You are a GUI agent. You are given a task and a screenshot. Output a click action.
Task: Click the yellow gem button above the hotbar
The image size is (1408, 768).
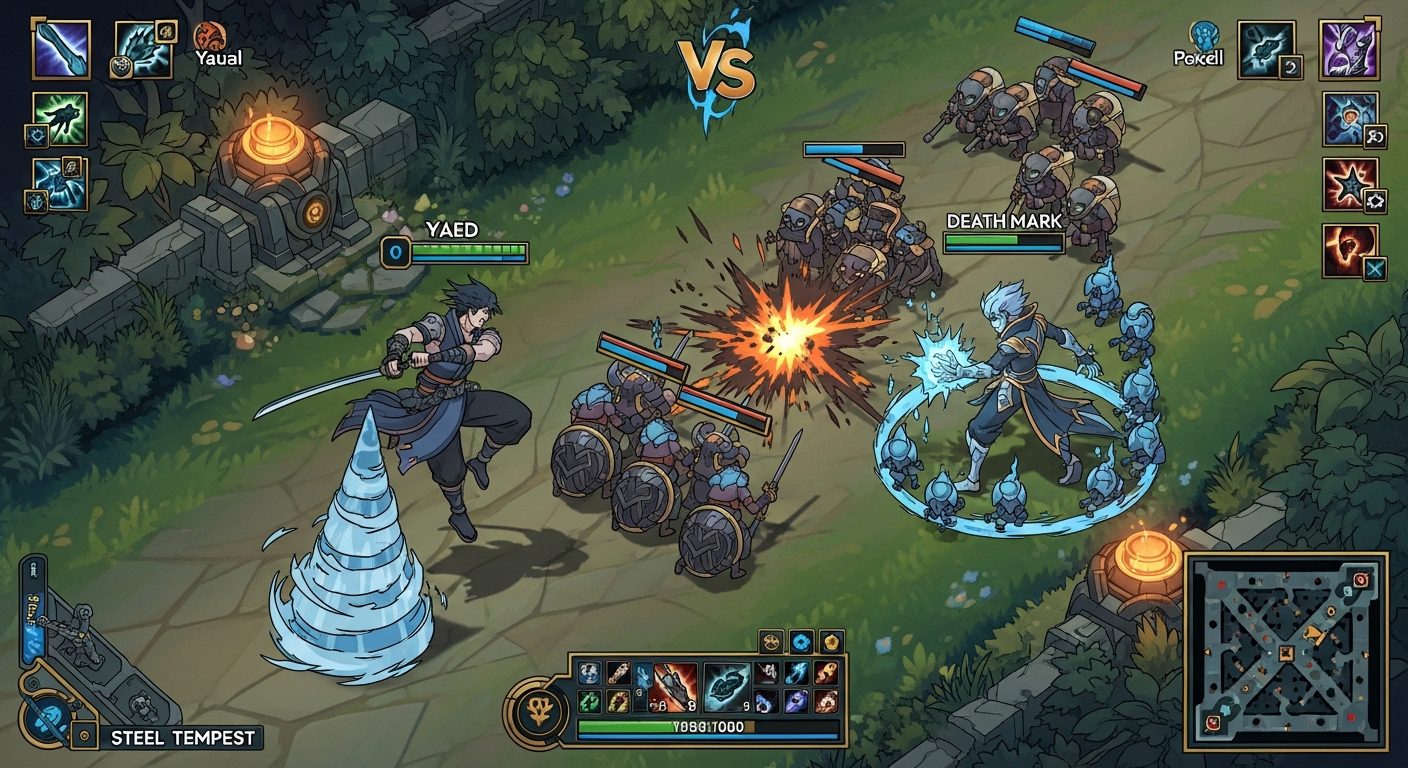(x=831, y=642)
